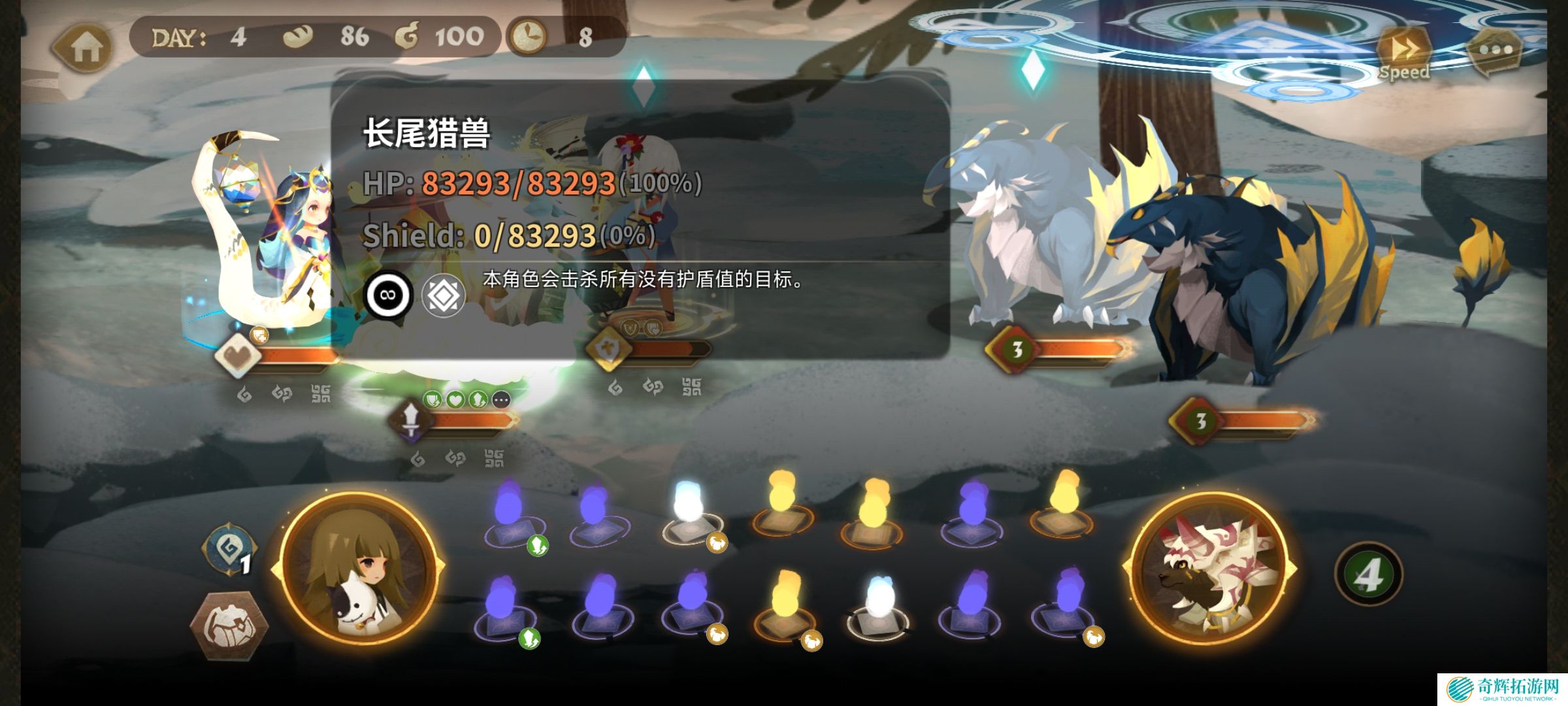Select the diamond pattern skill icon
The height and width of the screenshot is (706, 1568).
[x=444, y=295]
